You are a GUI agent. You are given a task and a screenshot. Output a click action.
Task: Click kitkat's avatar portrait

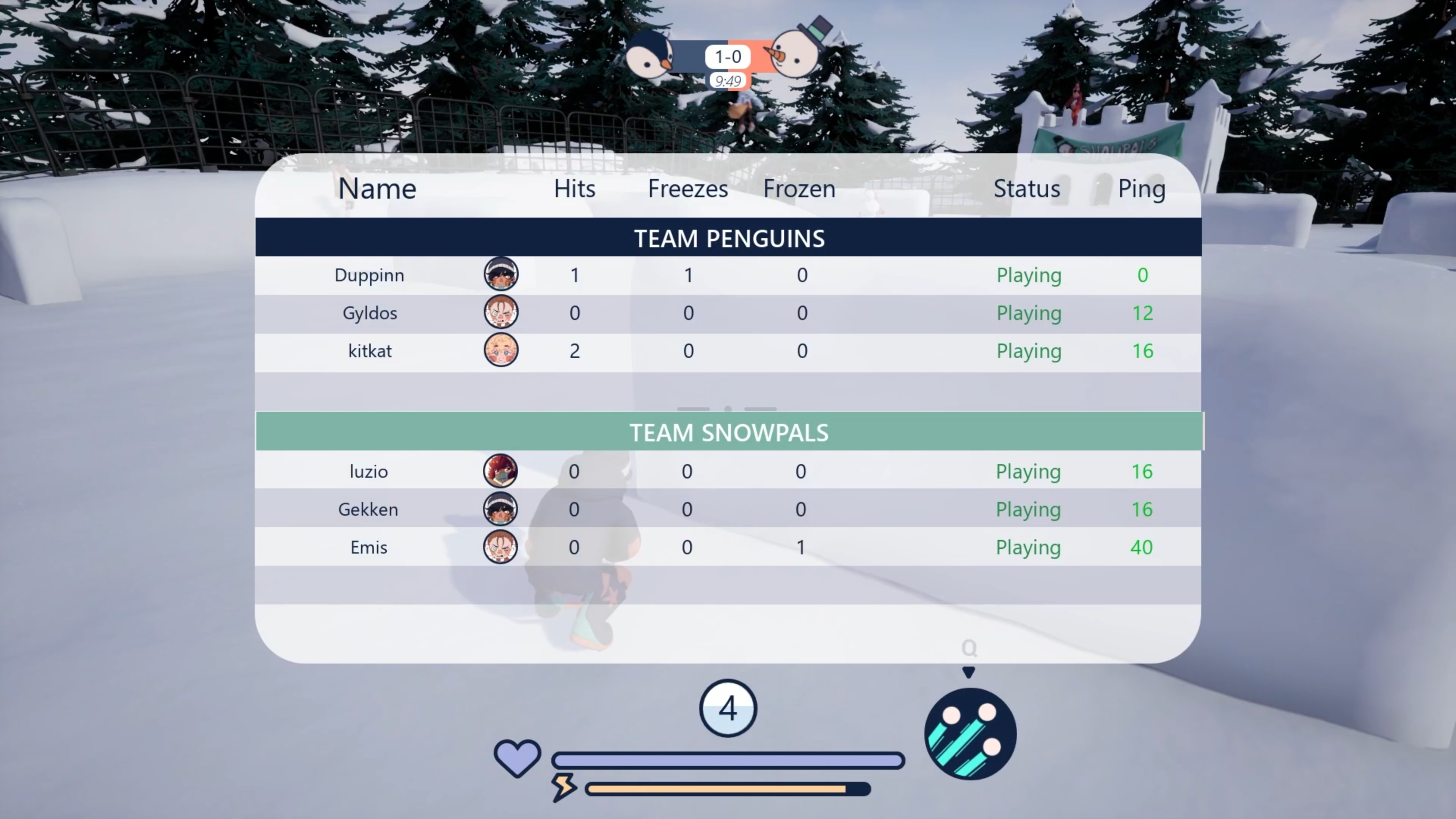[x=501, y=350]
